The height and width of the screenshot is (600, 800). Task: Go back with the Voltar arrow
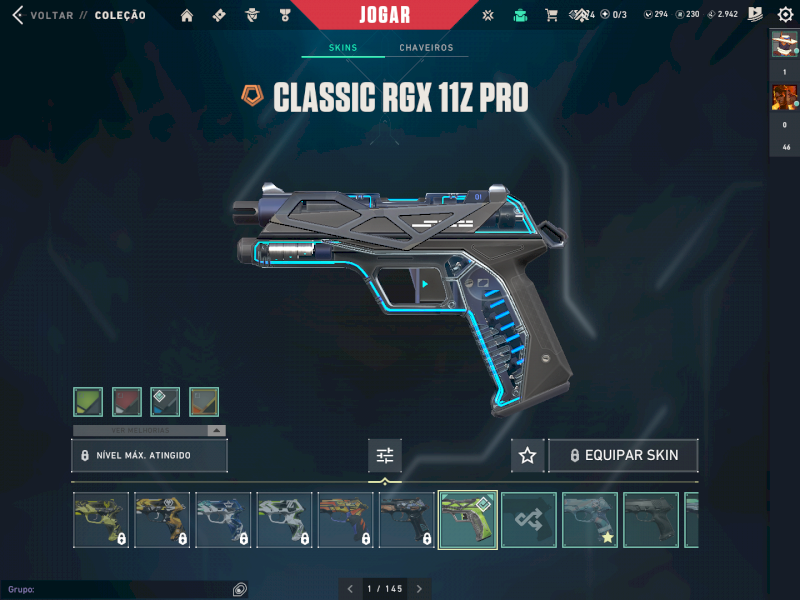pos(17,15)
